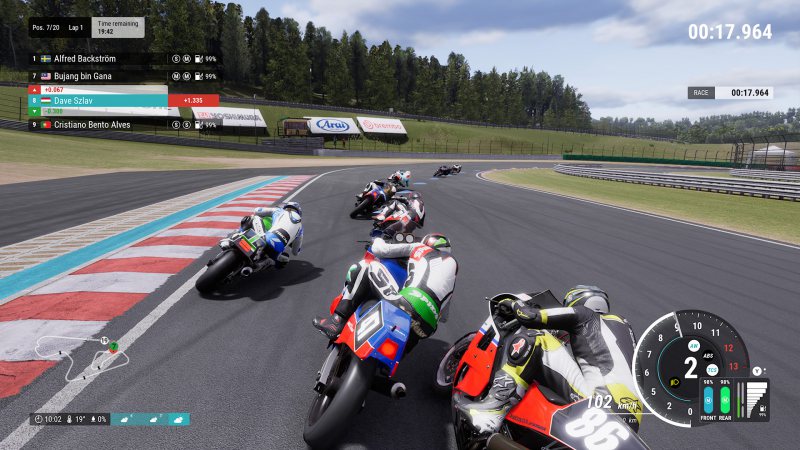
Task: Toggle the TCS traction control icon
Action: (x=712, y=370)
